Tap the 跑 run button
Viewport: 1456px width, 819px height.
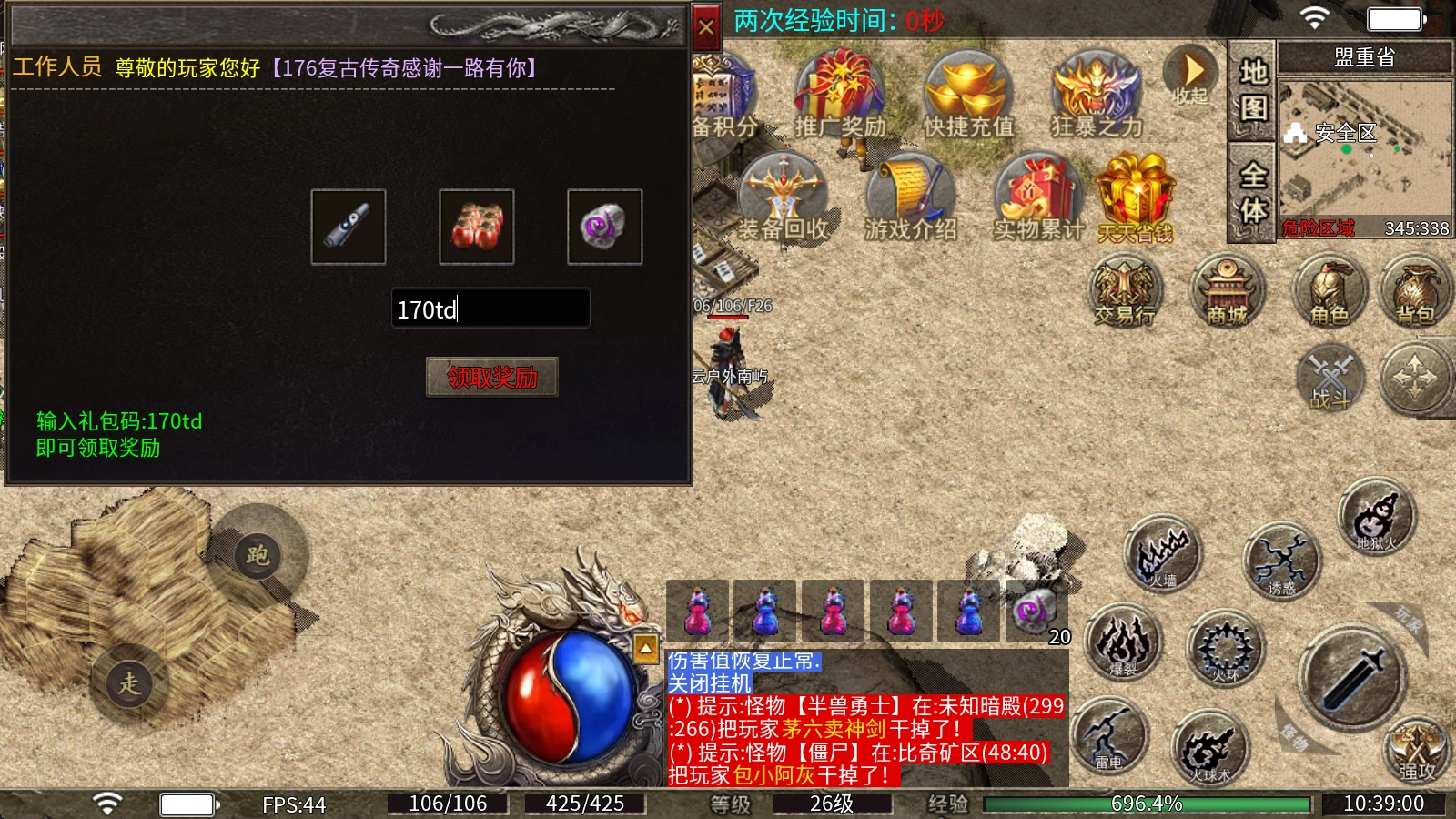click(x=258, y=554)
